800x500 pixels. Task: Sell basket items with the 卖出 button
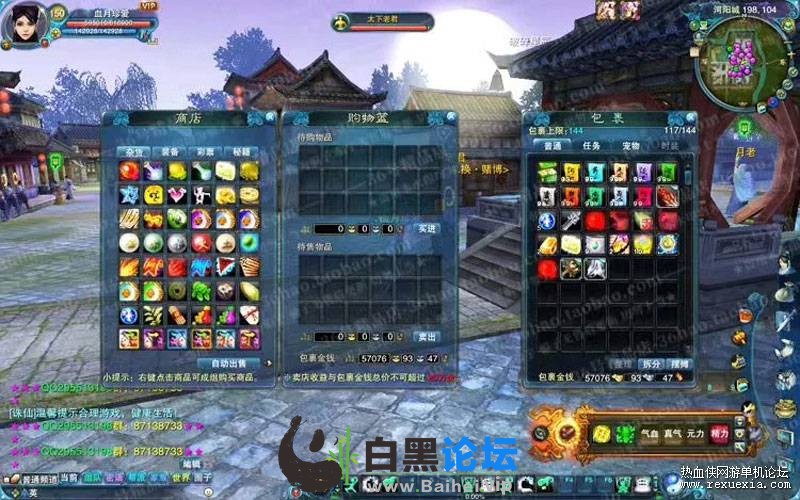click(426, 336)
